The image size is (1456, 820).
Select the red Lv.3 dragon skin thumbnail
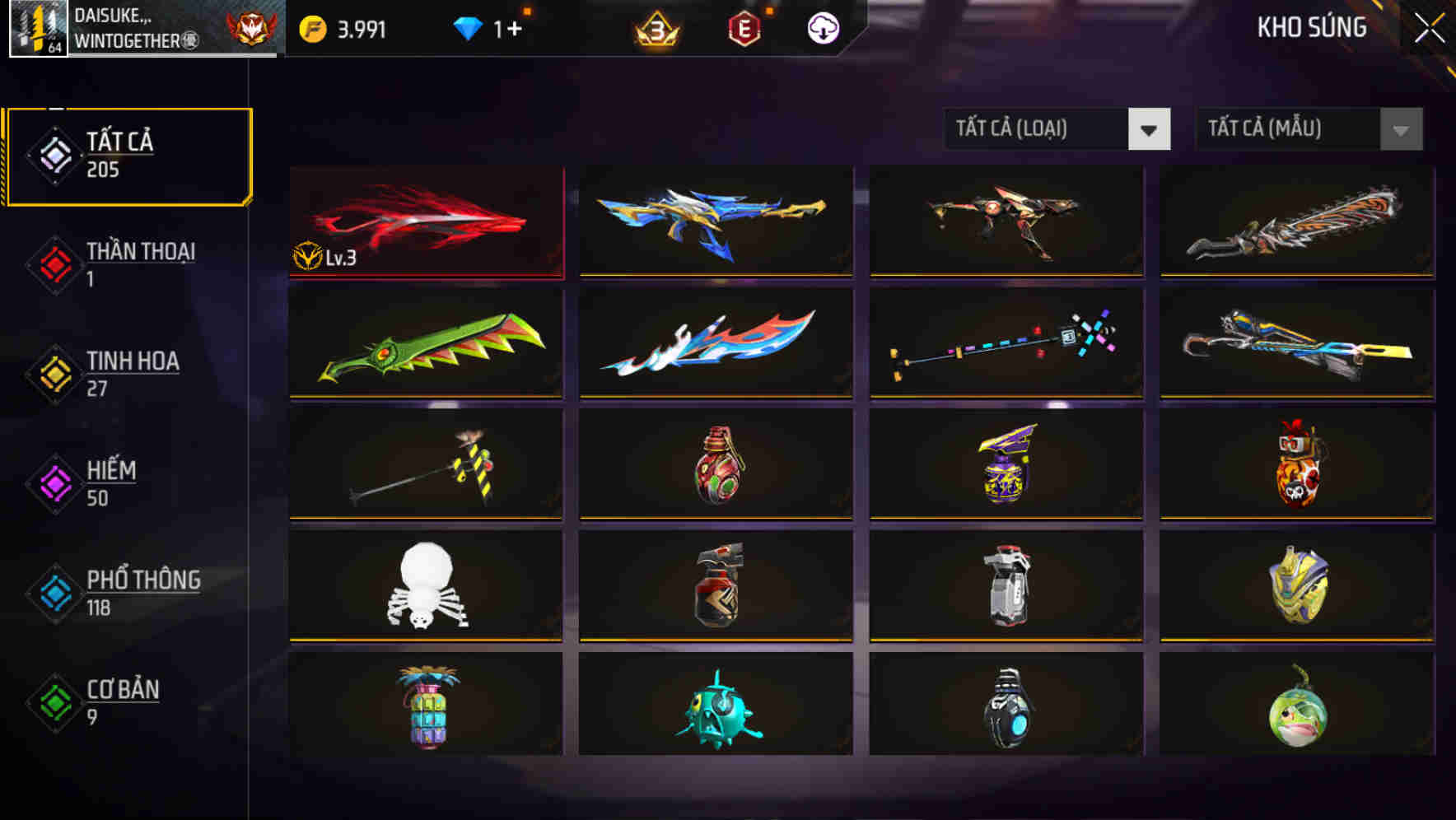pos(427,221)
